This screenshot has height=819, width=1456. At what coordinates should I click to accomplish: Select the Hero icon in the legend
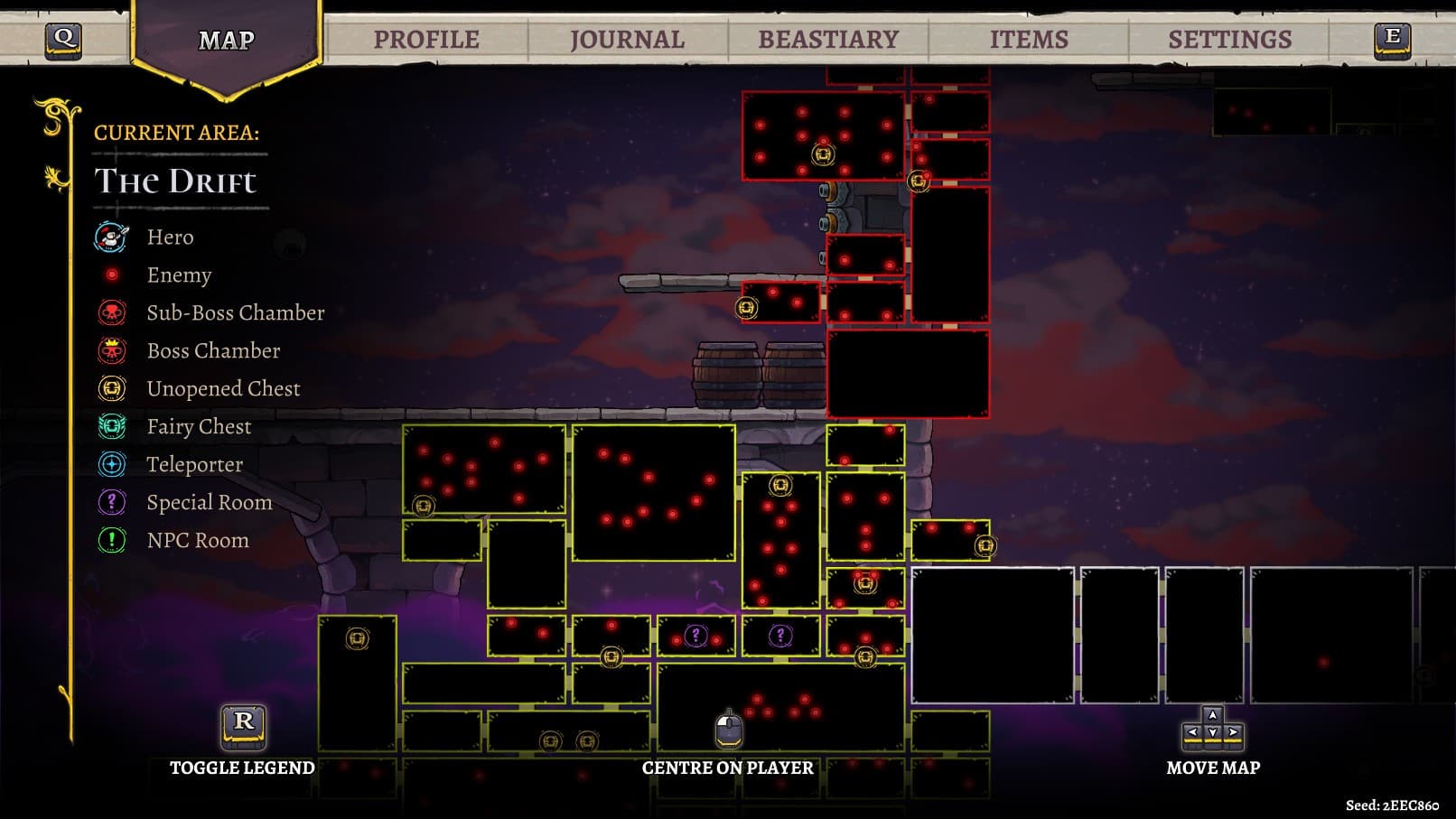click(109, 237)
